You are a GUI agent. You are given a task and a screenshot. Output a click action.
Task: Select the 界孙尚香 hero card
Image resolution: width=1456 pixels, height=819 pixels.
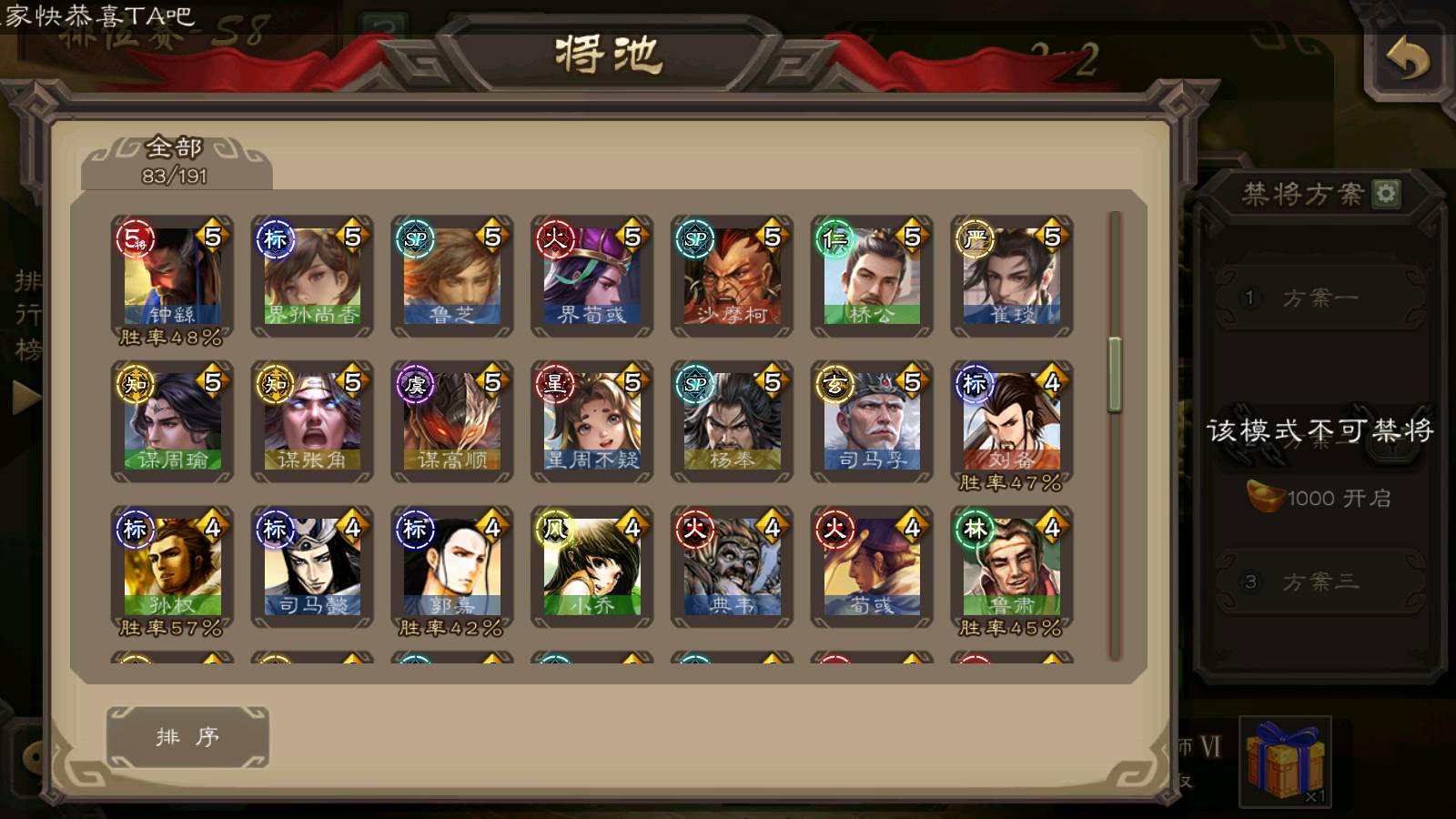312,276
